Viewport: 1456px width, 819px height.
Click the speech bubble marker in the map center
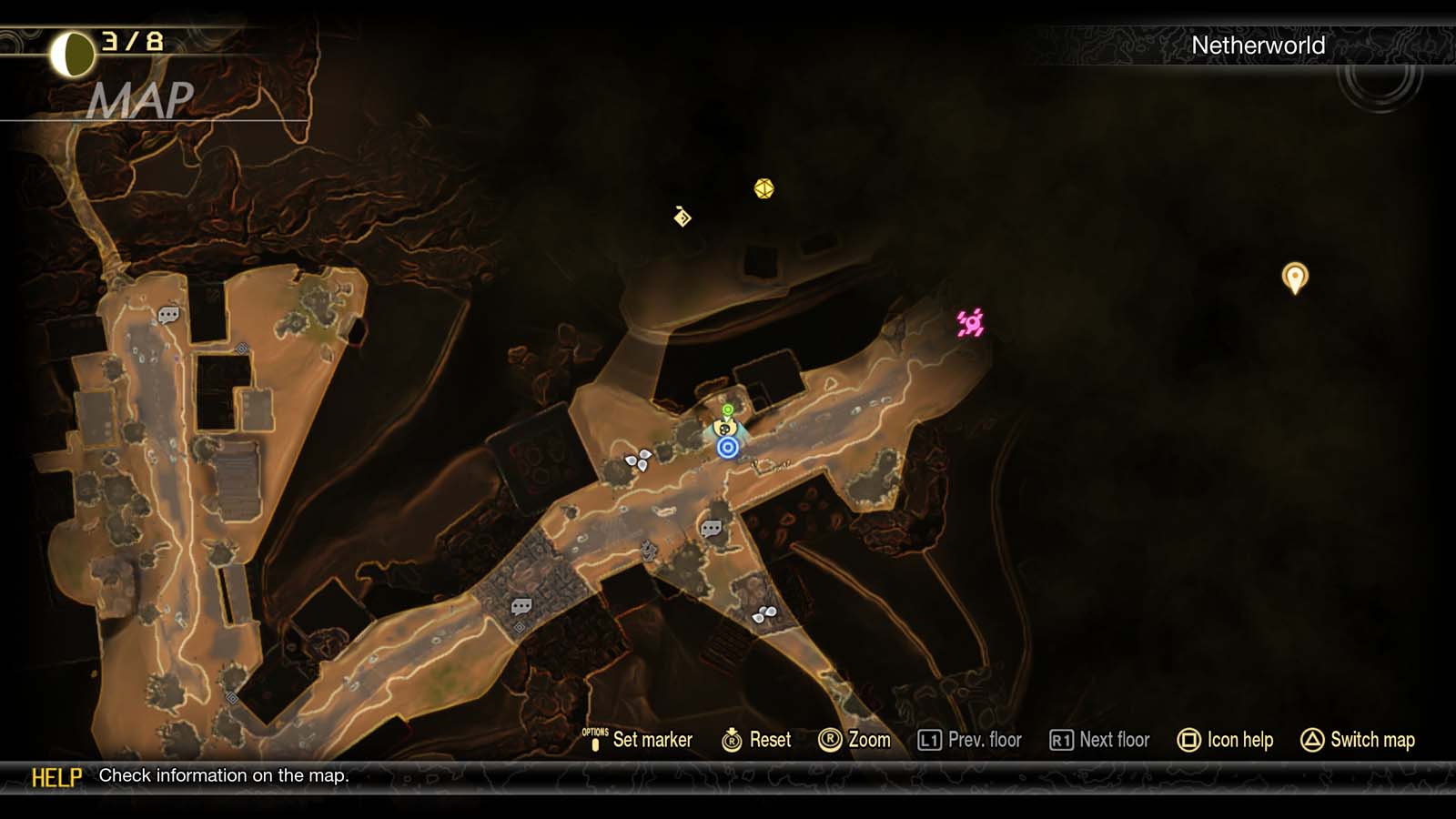click(x=711, y=526)
